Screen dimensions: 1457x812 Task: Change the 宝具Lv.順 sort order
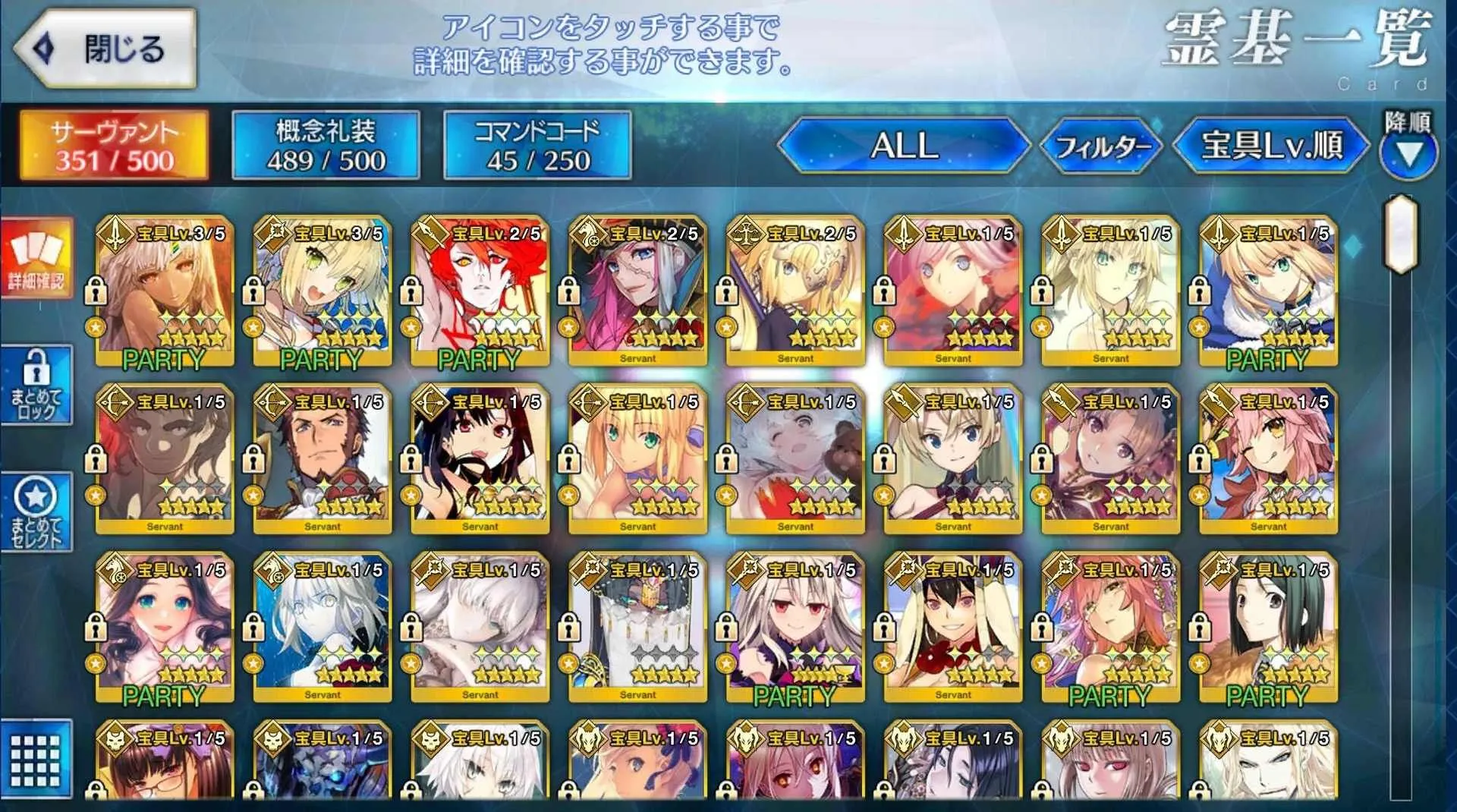[1271, 145]
